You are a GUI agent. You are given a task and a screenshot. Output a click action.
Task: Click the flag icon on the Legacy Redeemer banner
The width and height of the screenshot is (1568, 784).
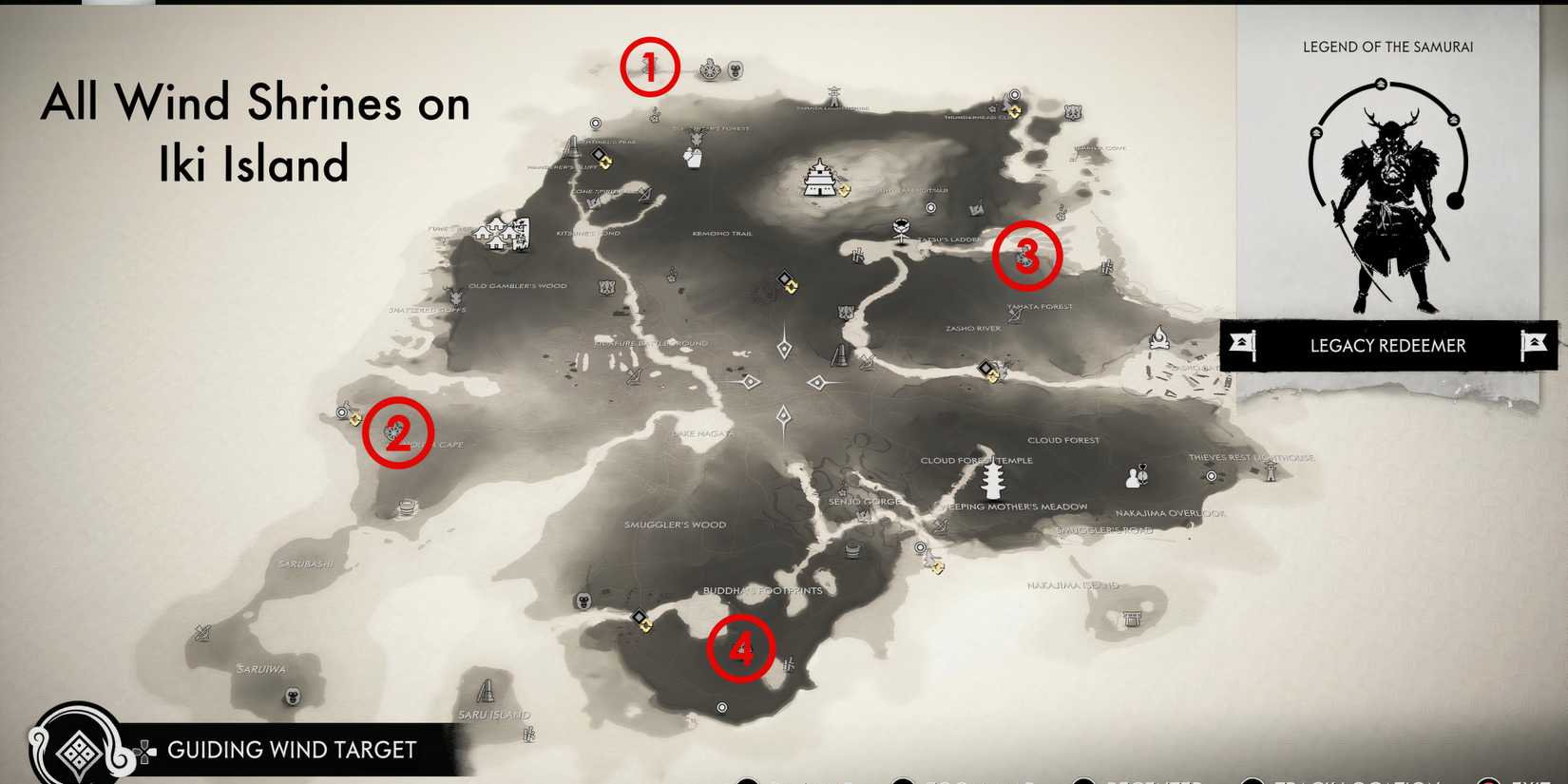[x=1244, y=344]
